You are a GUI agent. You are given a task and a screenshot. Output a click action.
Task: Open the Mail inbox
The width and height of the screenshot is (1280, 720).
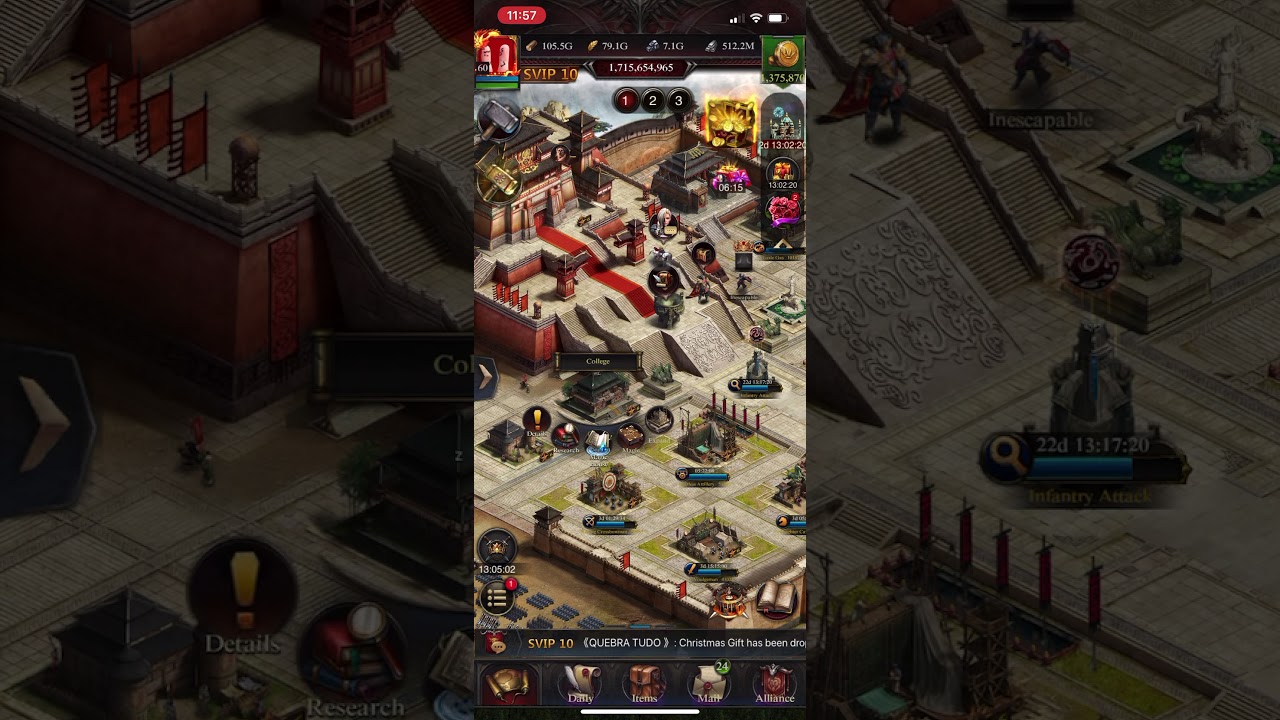[x=710, y=685]
